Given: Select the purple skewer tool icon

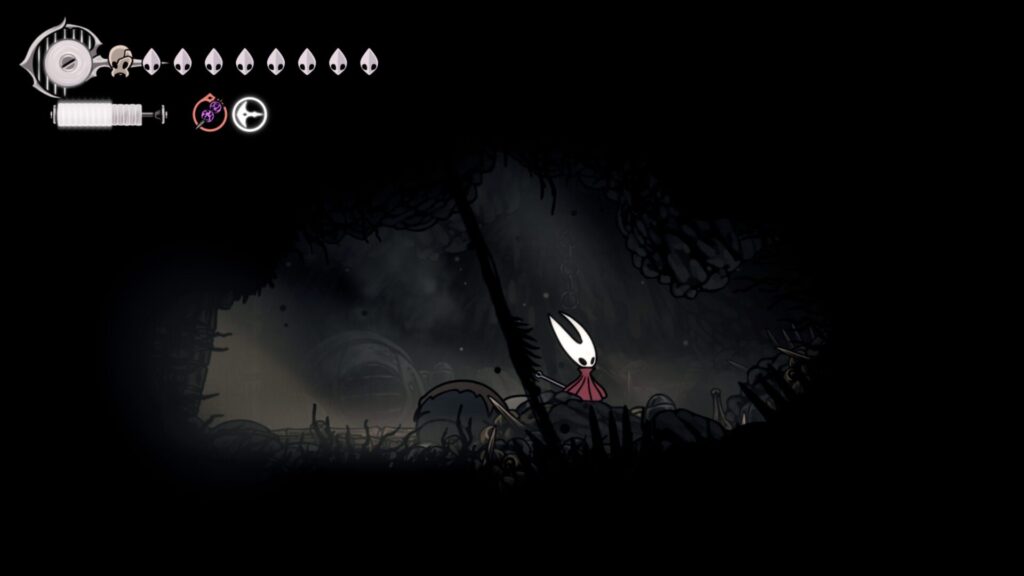Looking at the screenshot, I should click(x=209, y=115).
